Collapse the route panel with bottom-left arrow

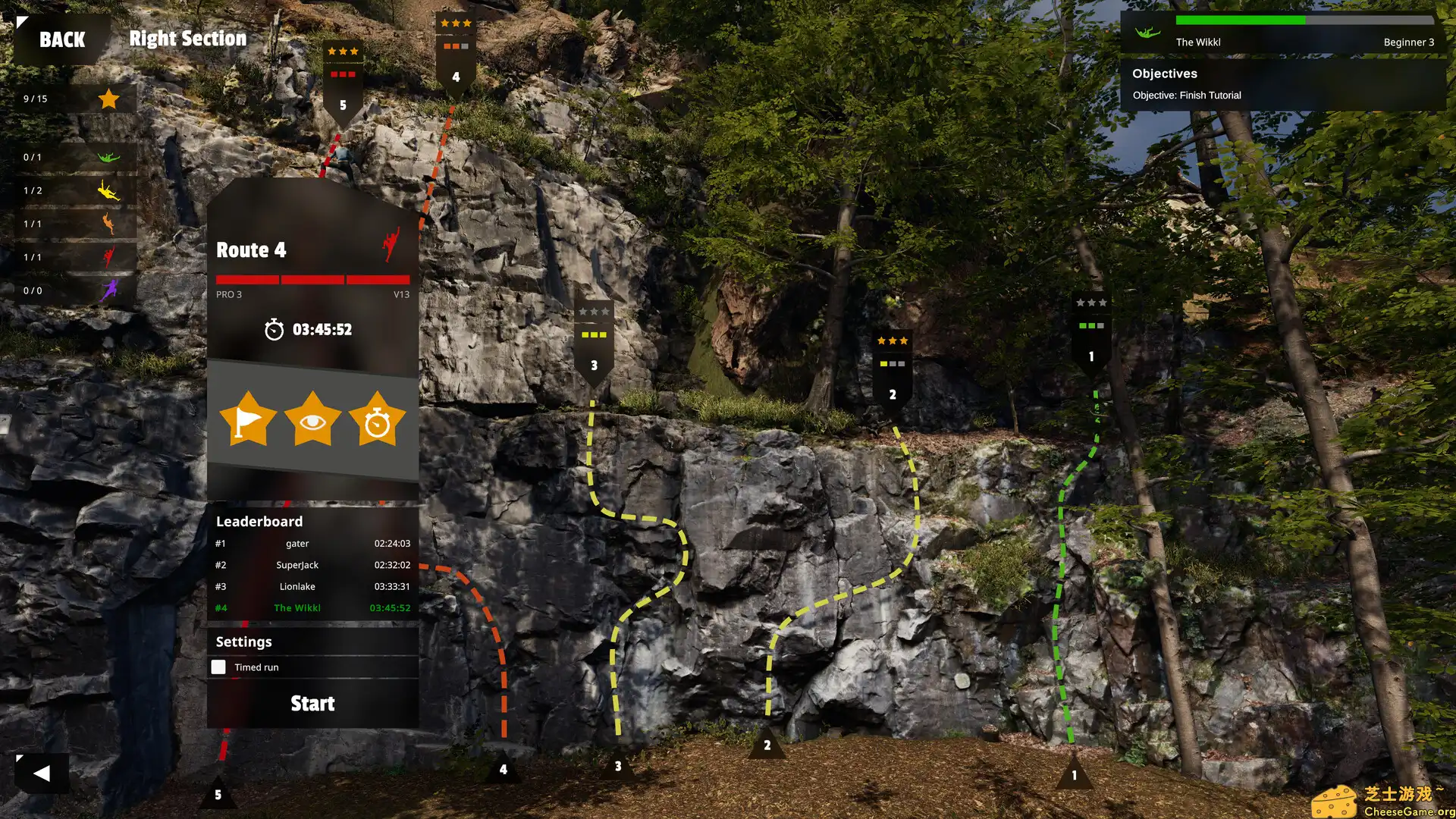(x=42, y=773)
